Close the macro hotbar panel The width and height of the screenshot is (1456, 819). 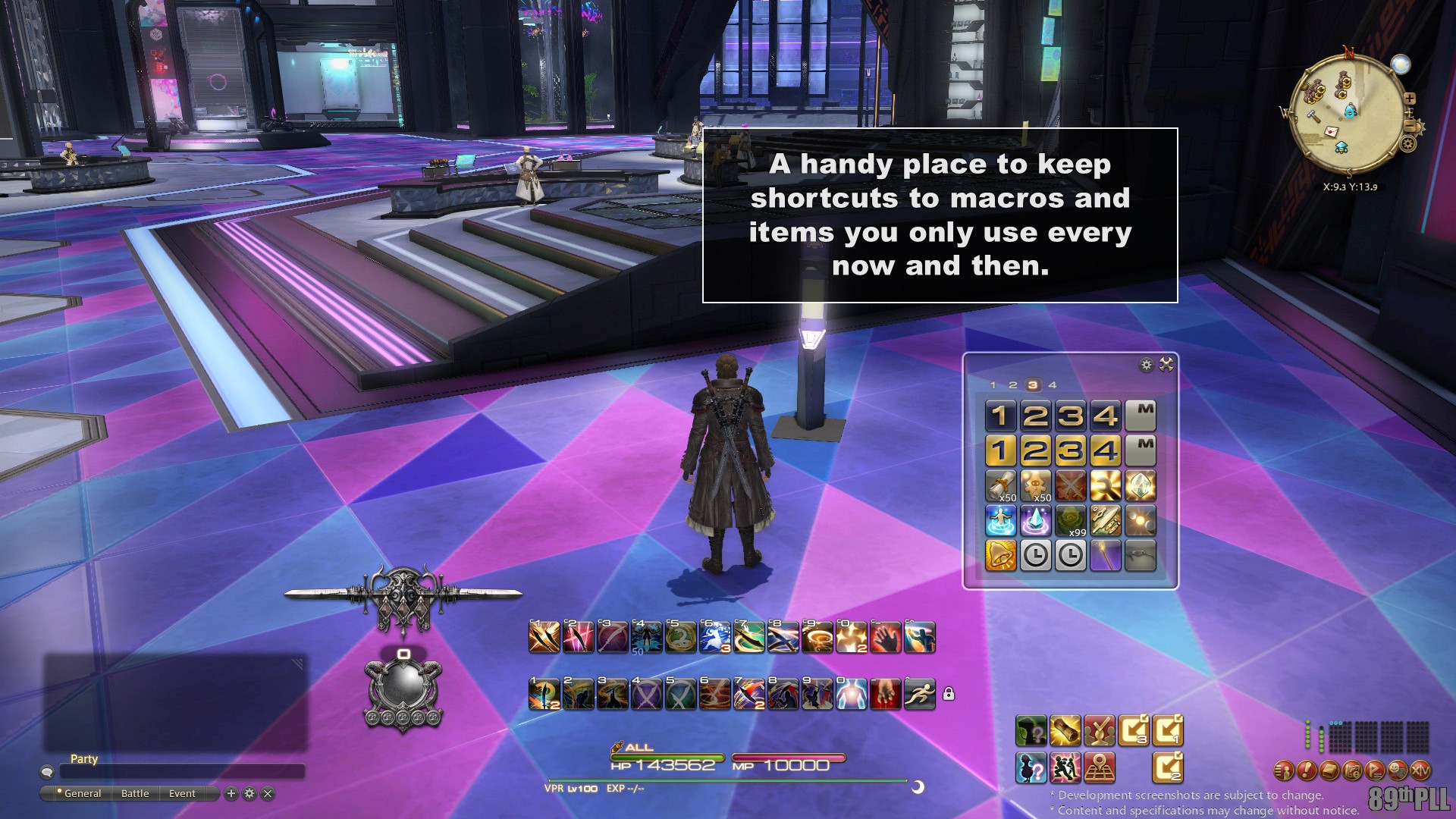coord(1166,365)
